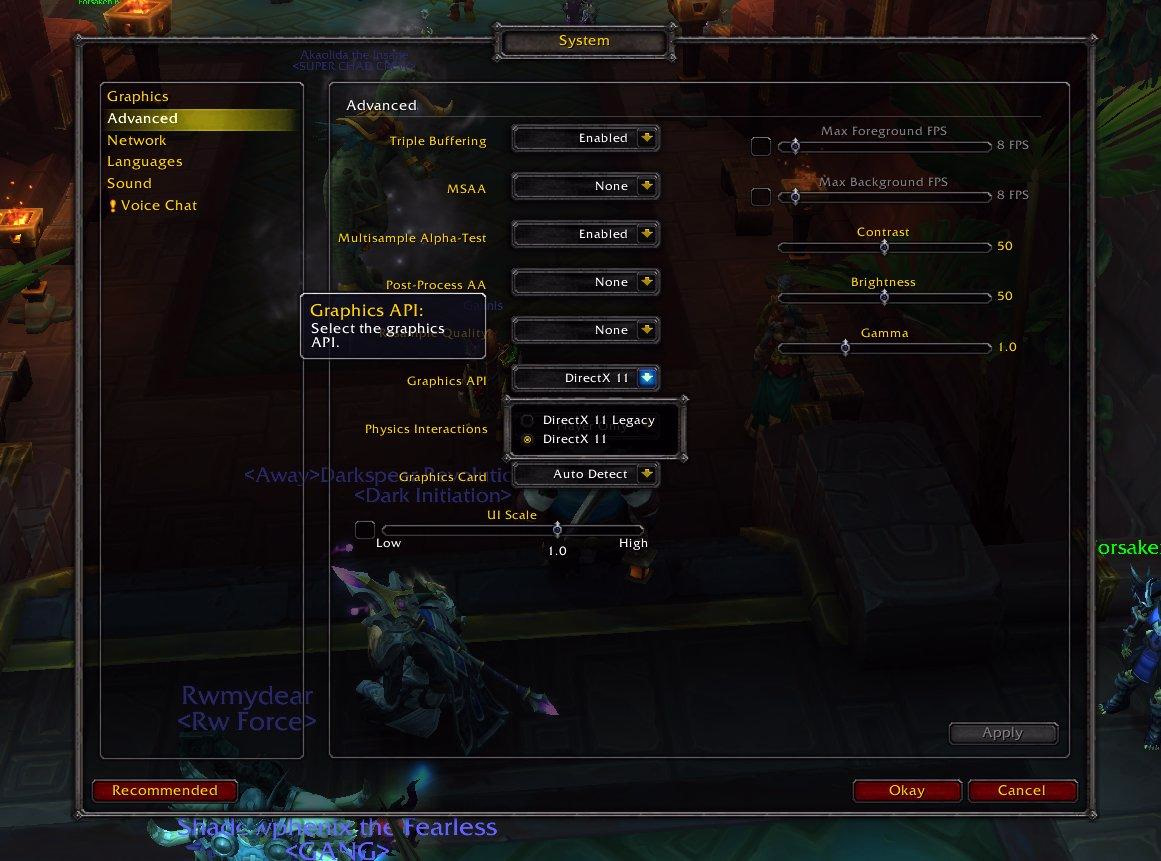
Task: Switch to the Network settings section
Action: 137,141
